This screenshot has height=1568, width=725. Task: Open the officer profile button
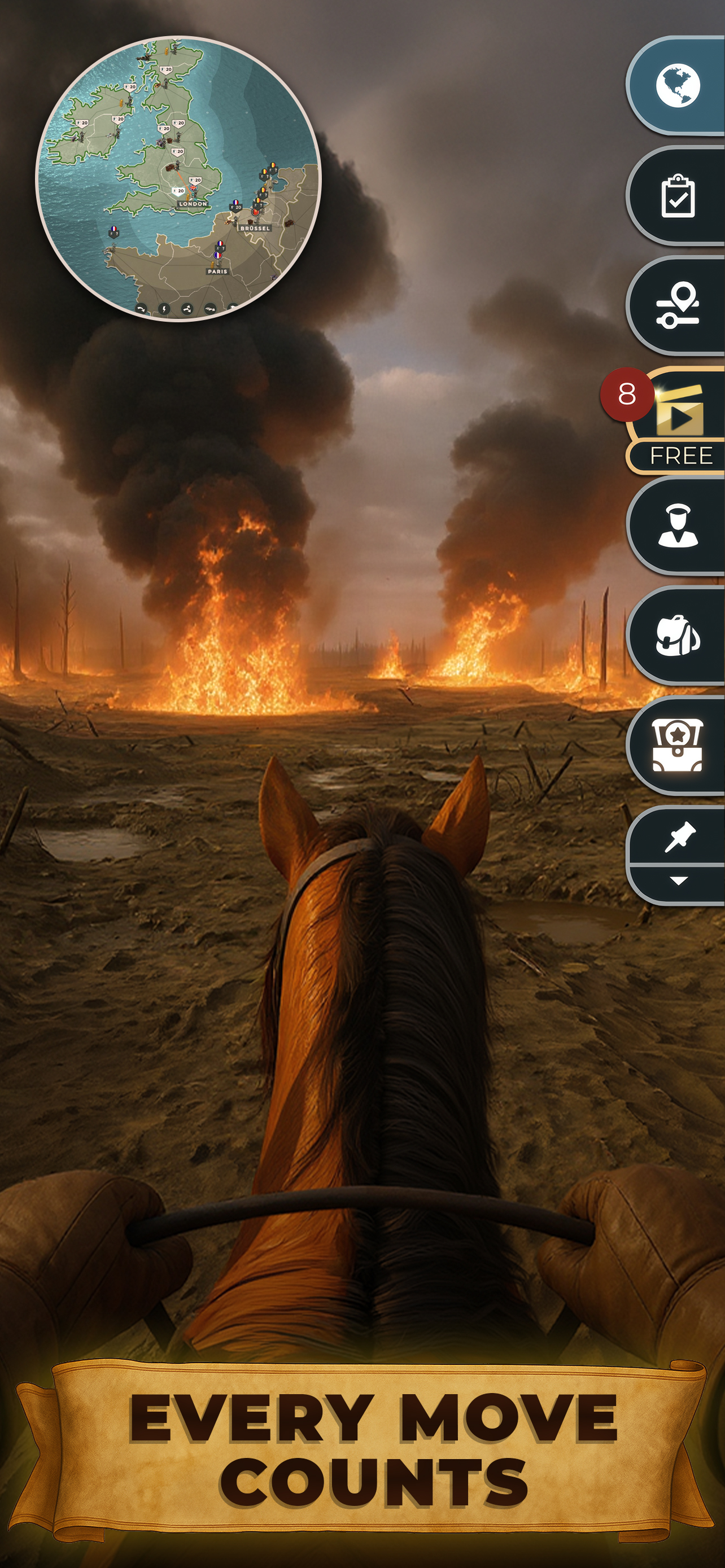(678, 526)
